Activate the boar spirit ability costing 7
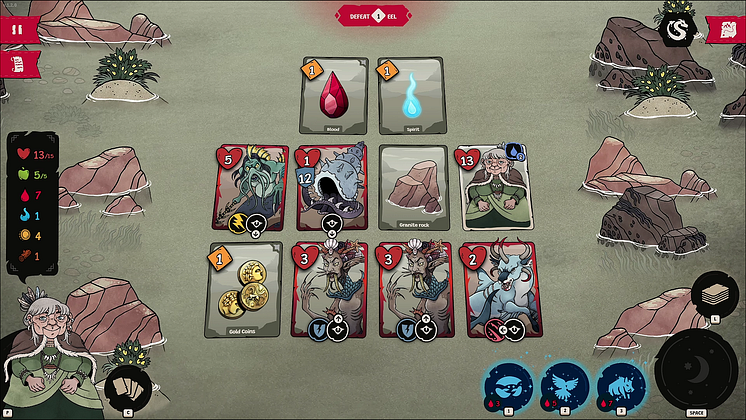 [x=621, y=386]
